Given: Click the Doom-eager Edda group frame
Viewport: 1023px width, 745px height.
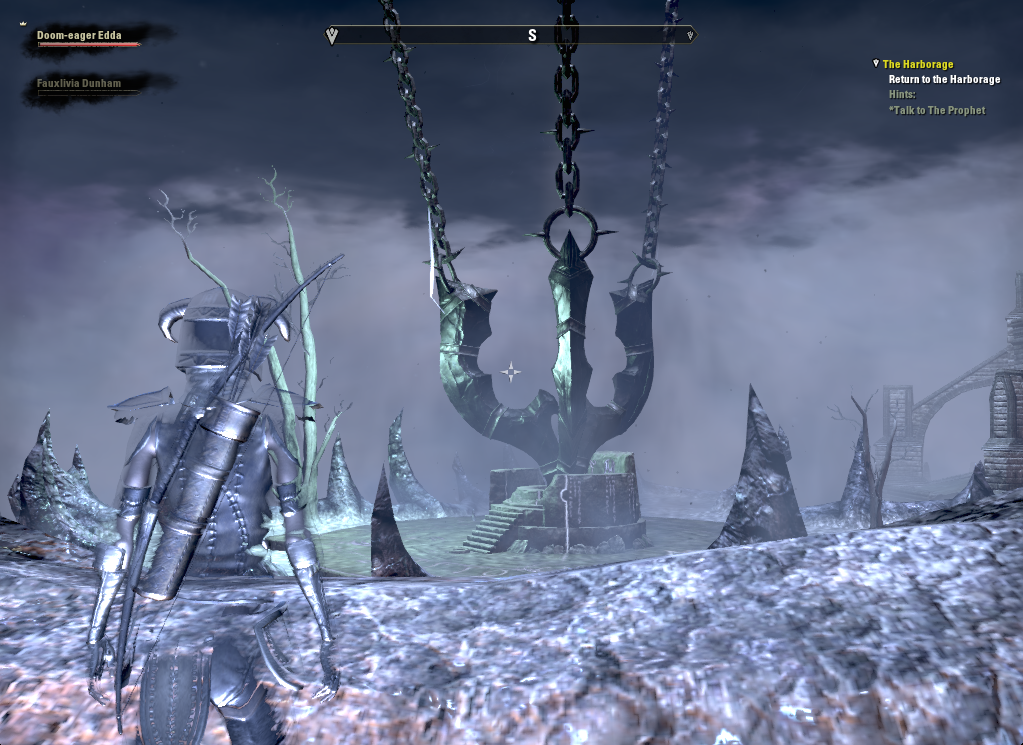Looking at the screenshot, I should pyautogui.click(x=80, y=36).
